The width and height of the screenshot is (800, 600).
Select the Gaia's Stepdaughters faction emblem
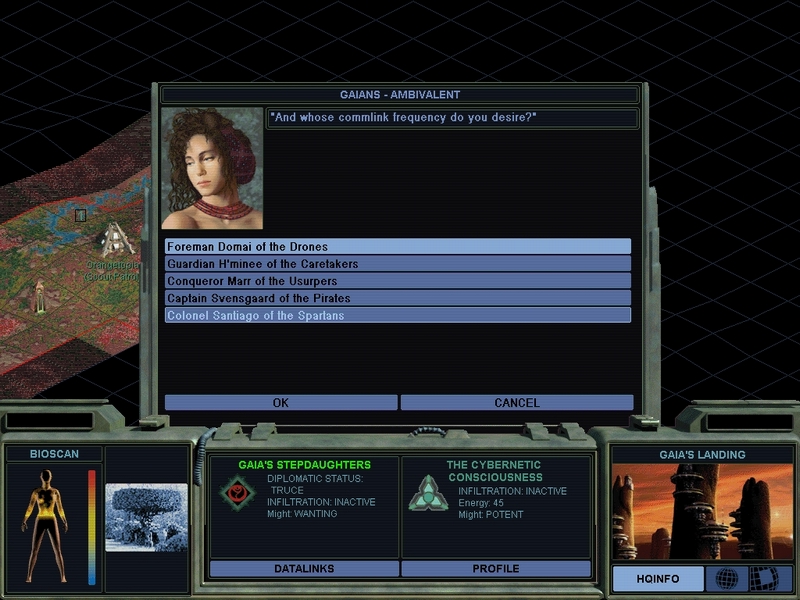[x=237, y=493]
